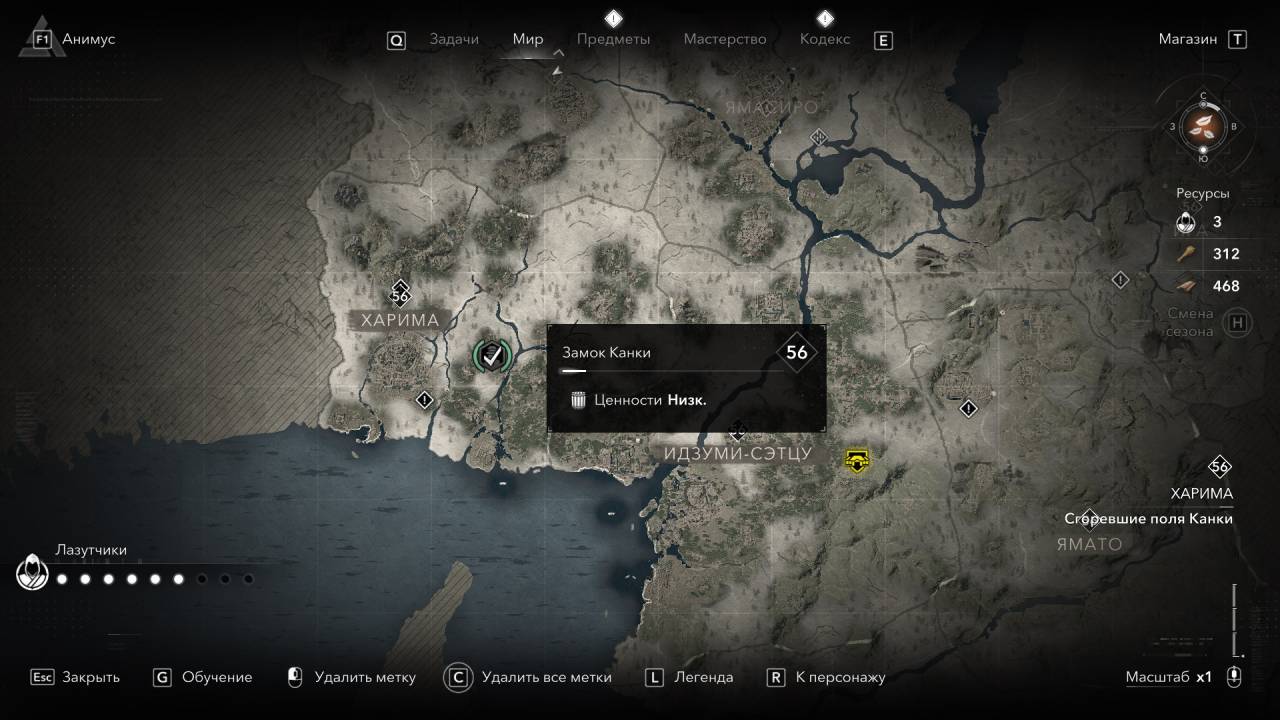Viewport: 1280px width, 720px height.
Task: Select the Идзуми-Сэтцу region label
Action: click(737, 454)
